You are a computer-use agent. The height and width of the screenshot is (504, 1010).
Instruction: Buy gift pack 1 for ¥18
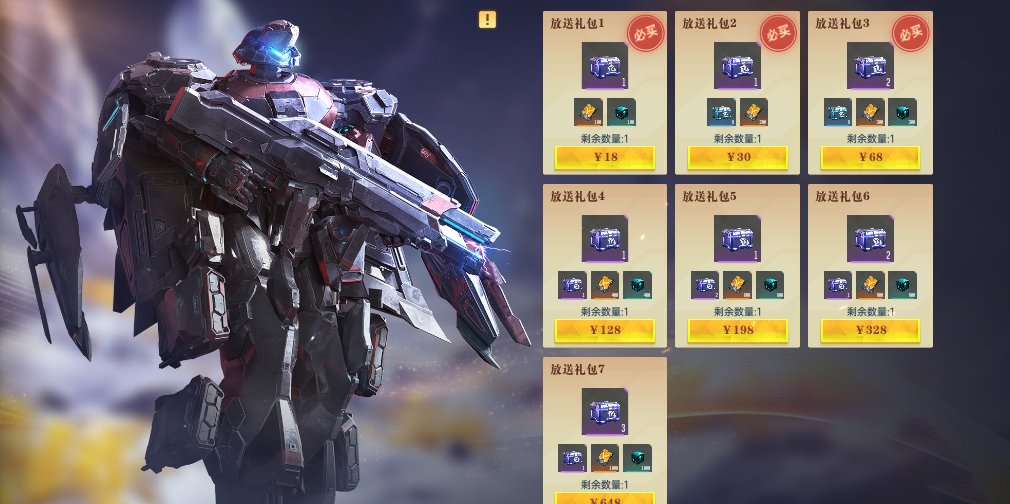coord(605,157)
